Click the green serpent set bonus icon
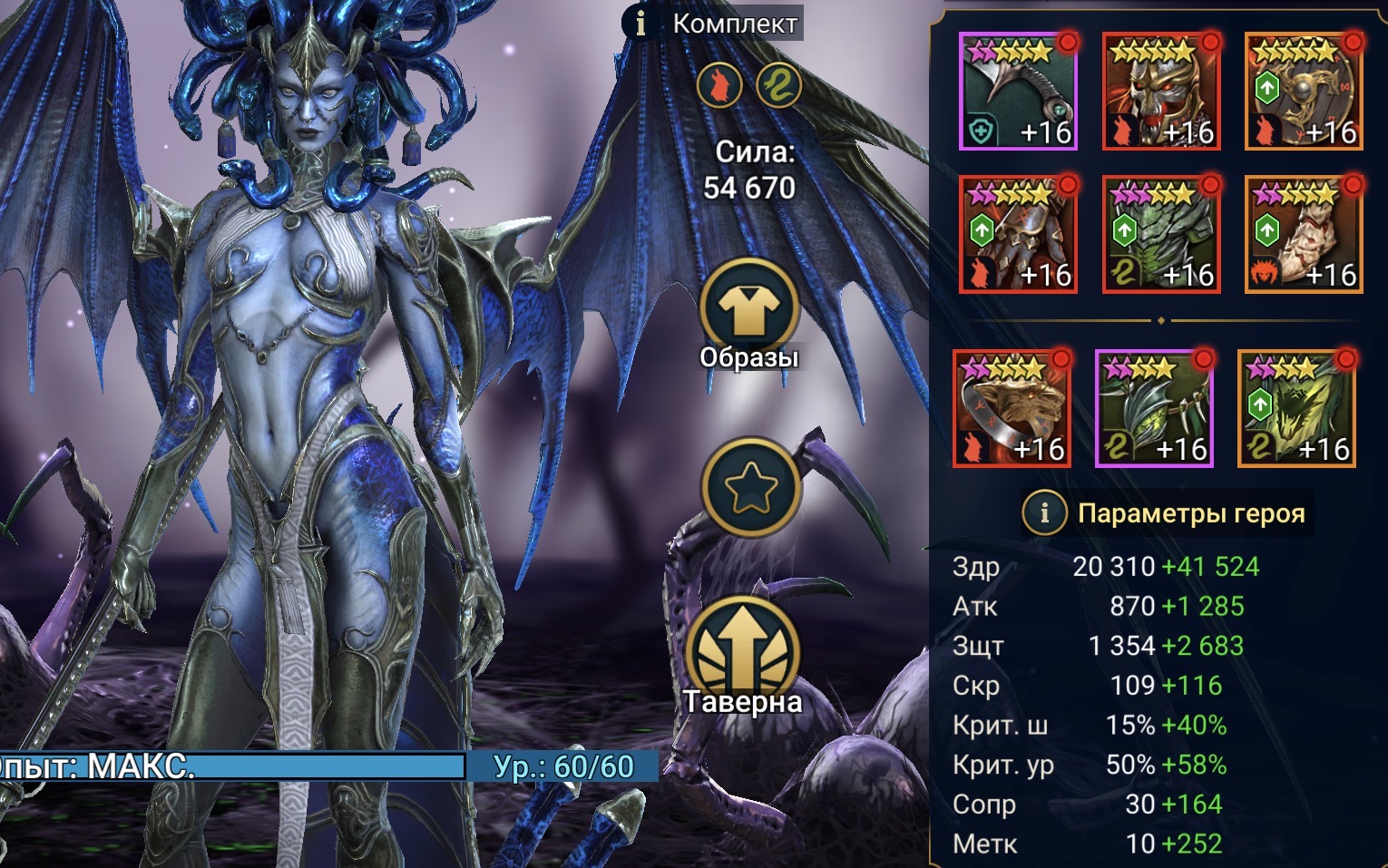This screenshot has height=868, width=1388. 778,86
